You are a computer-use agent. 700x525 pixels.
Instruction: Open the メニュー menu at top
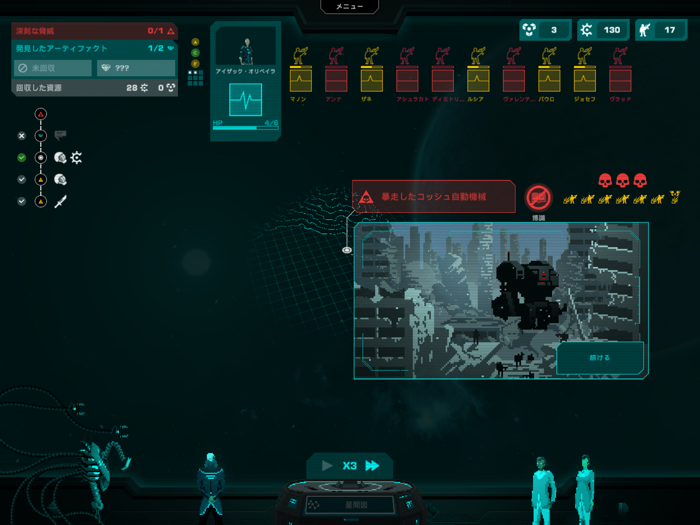(349, 6)
